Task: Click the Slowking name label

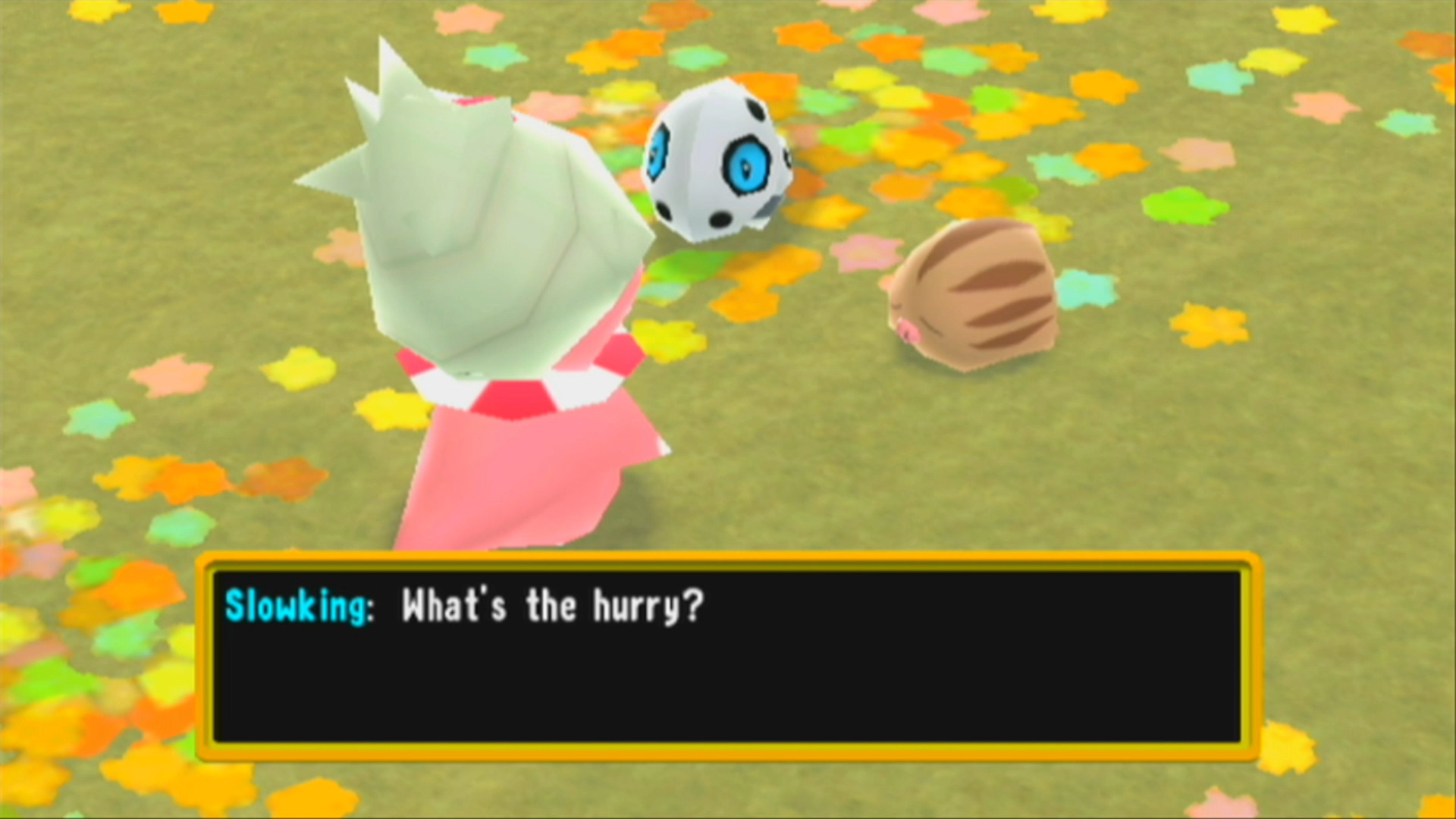Action: [296, 606]
